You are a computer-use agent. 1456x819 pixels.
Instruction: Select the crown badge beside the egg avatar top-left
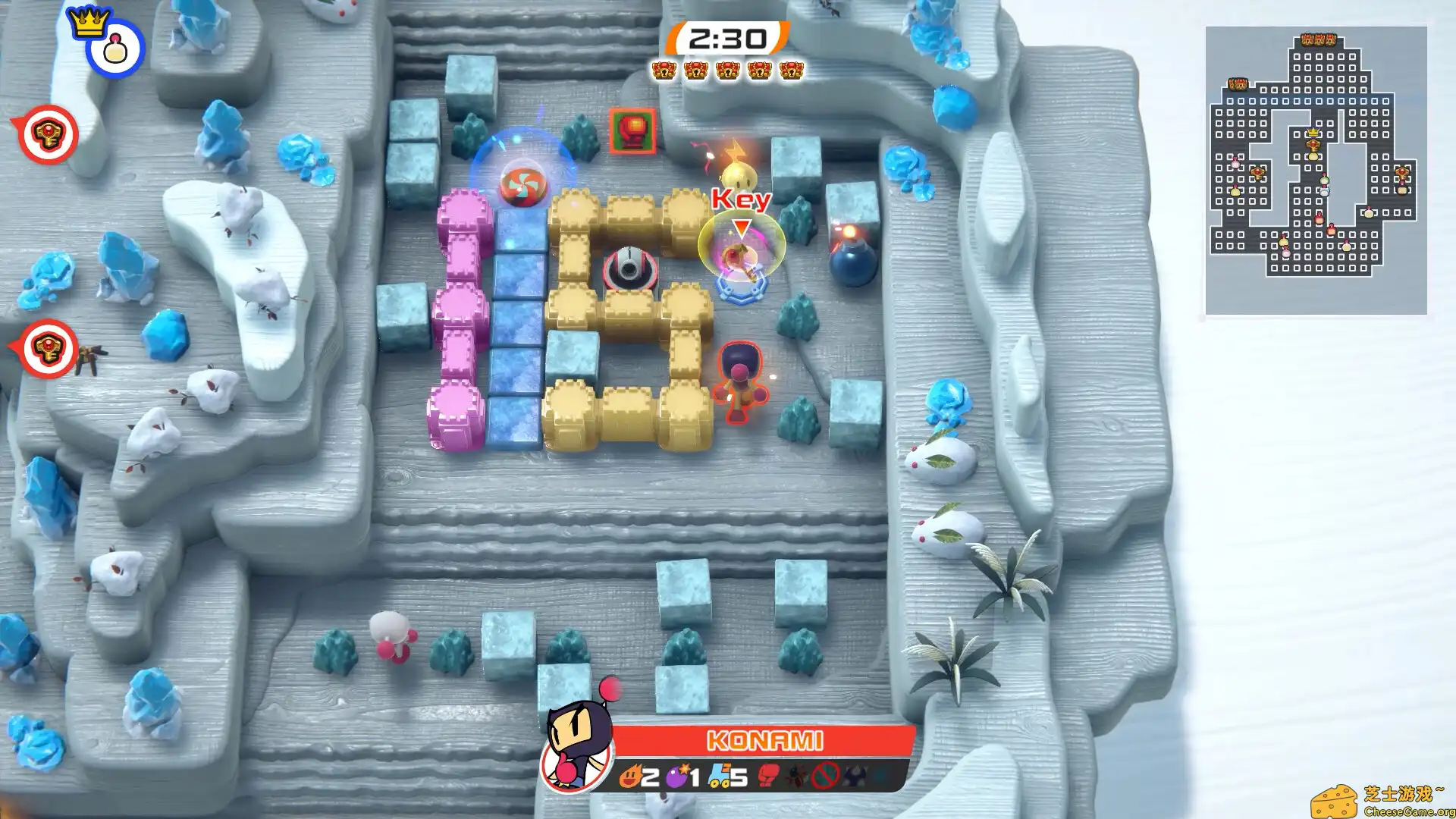point(89,23)
